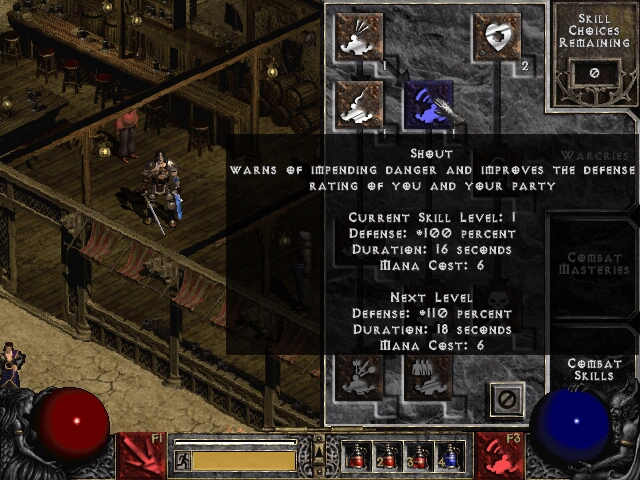640x480 pixels.
Task: Open the Combat Skills tab
Action: click(x=595, y=369)
